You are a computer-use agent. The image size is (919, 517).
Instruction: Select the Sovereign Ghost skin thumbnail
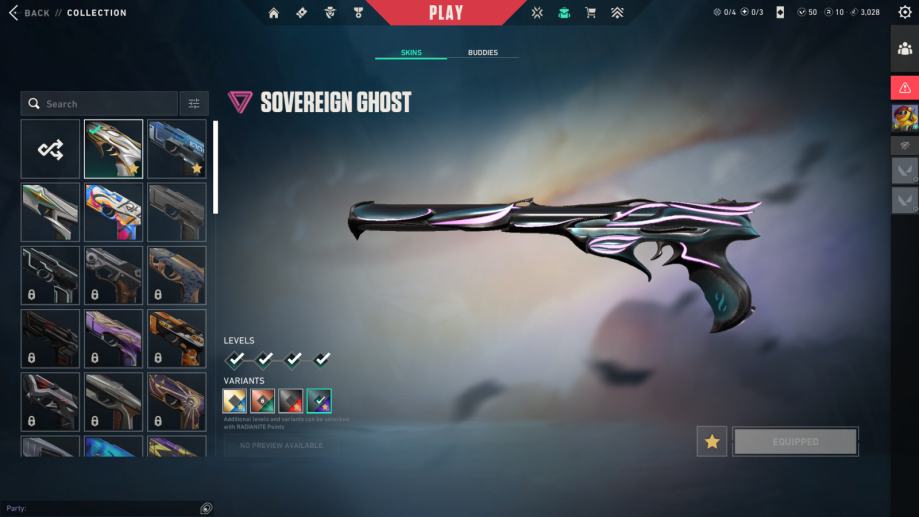pyautogui.click(x=113, y=149)
